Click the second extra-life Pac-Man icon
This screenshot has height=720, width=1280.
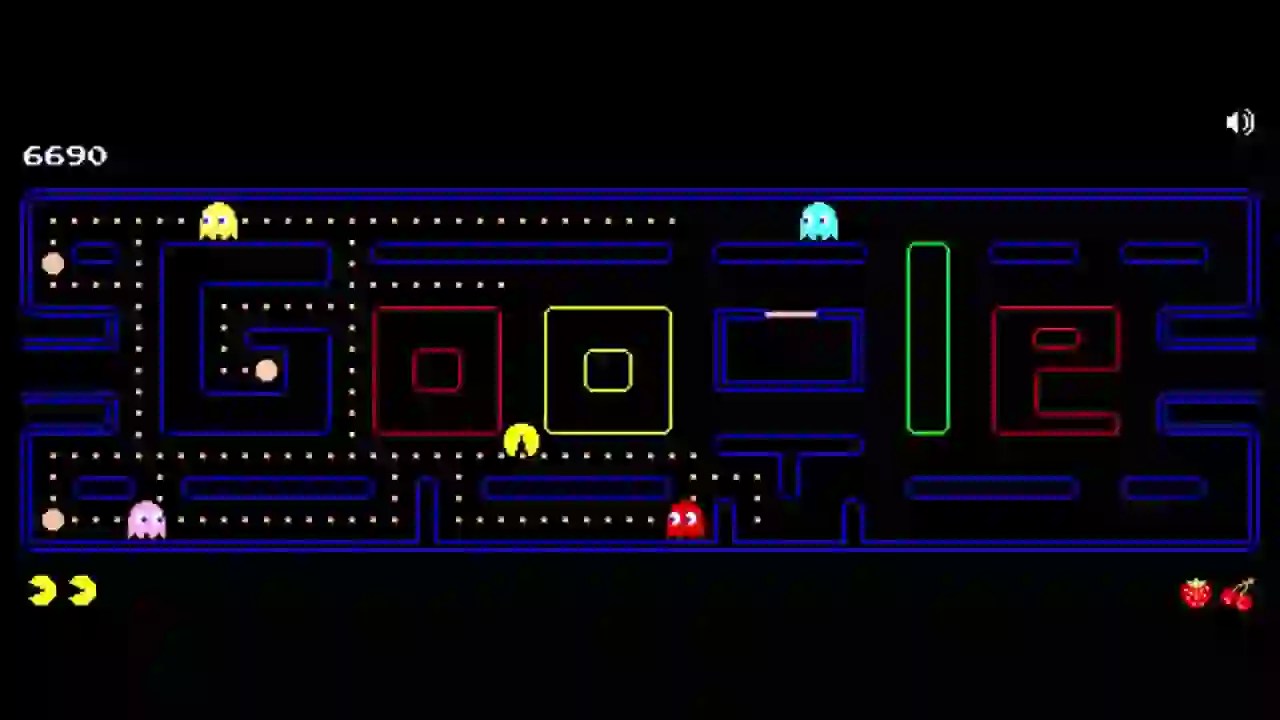point(82,590)
